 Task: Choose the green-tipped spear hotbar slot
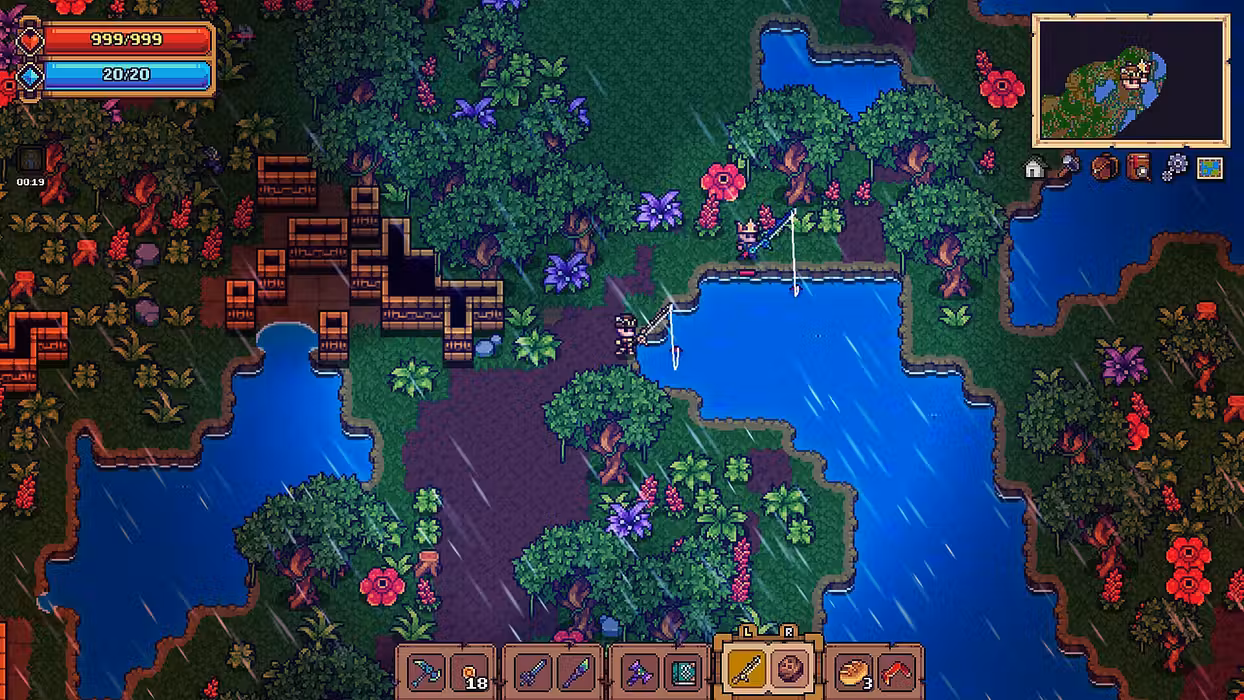pyautogui.click(x=576, y=671)
